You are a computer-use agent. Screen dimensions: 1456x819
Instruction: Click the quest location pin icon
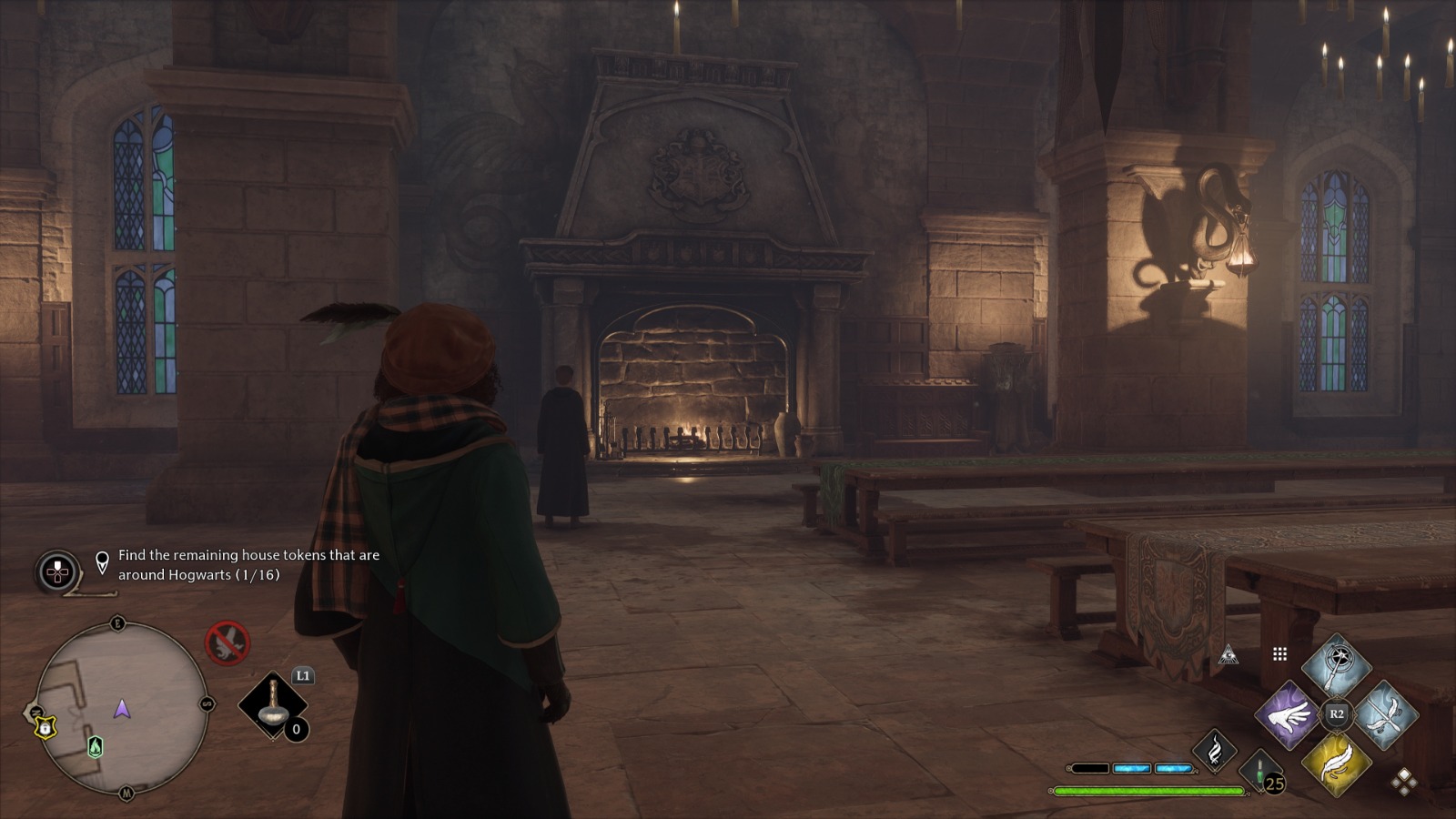click(102, 562)
